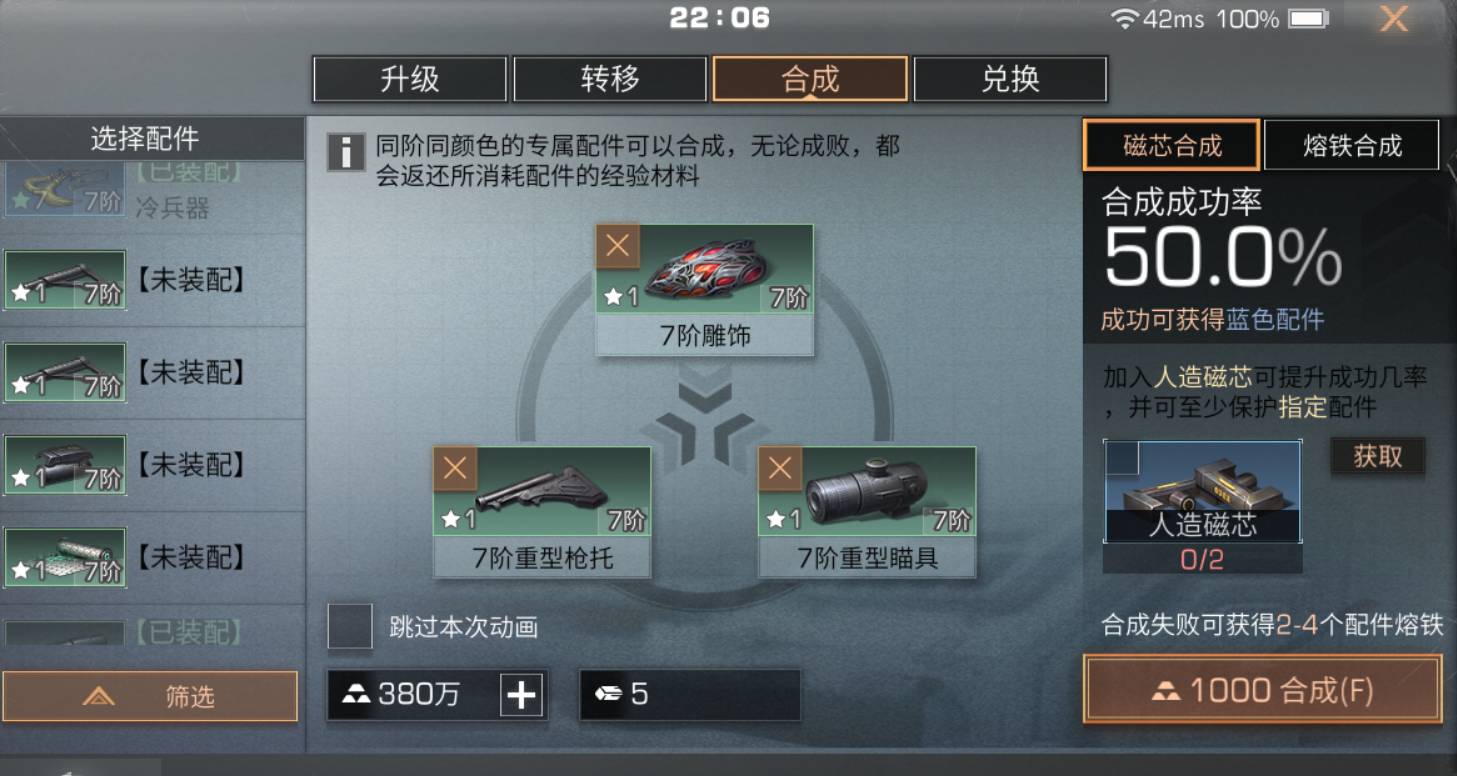The image size is (1457, 776).
Task: Click the 380万 currency display field
Action: 420,693
